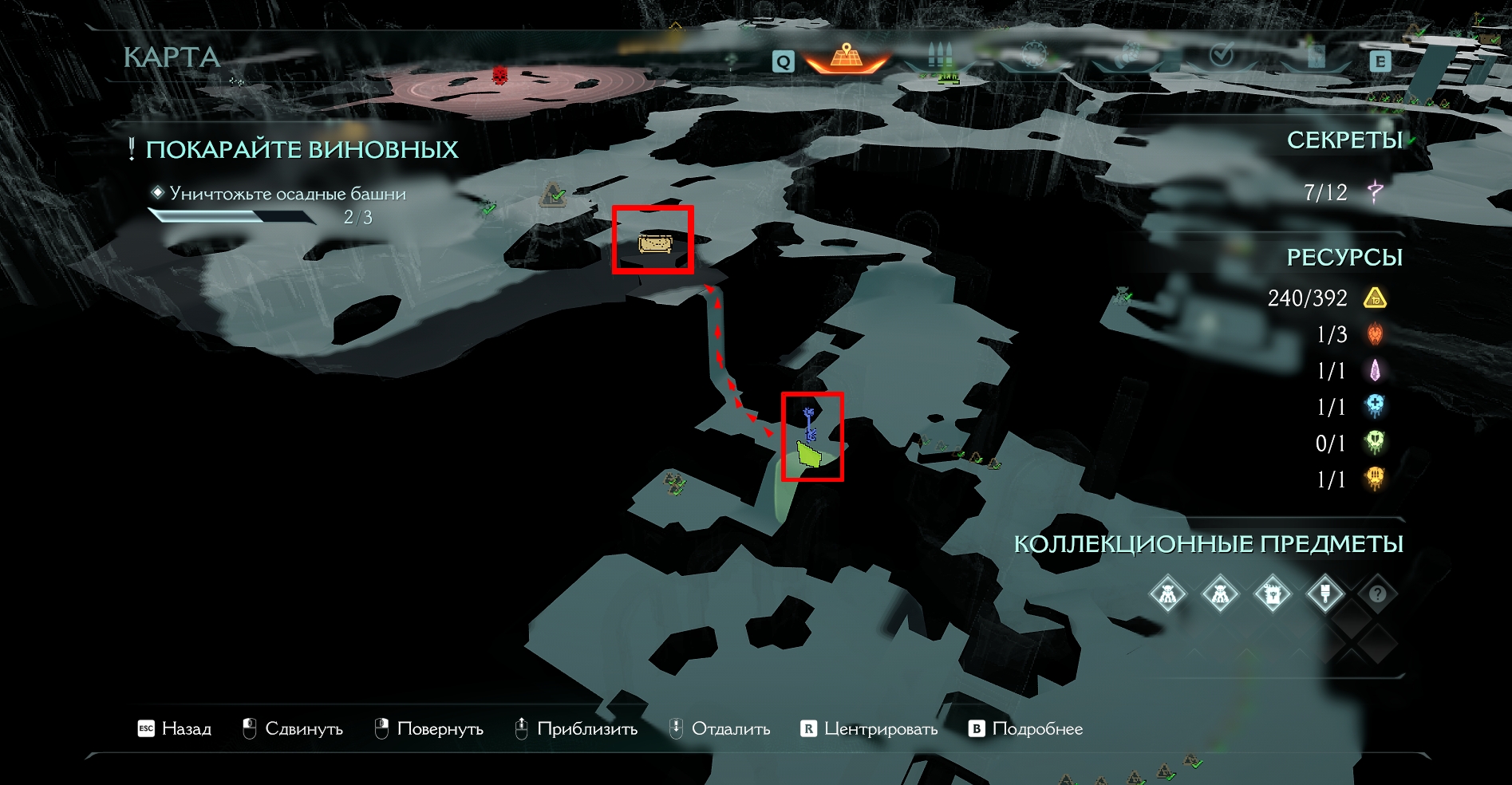Center the map with Центрировать

[x=869, y=728]
